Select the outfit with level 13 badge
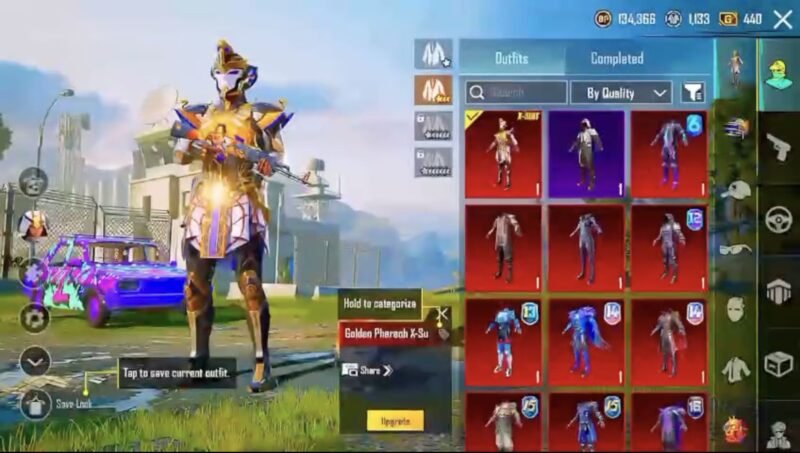 [x=503, y=342]
